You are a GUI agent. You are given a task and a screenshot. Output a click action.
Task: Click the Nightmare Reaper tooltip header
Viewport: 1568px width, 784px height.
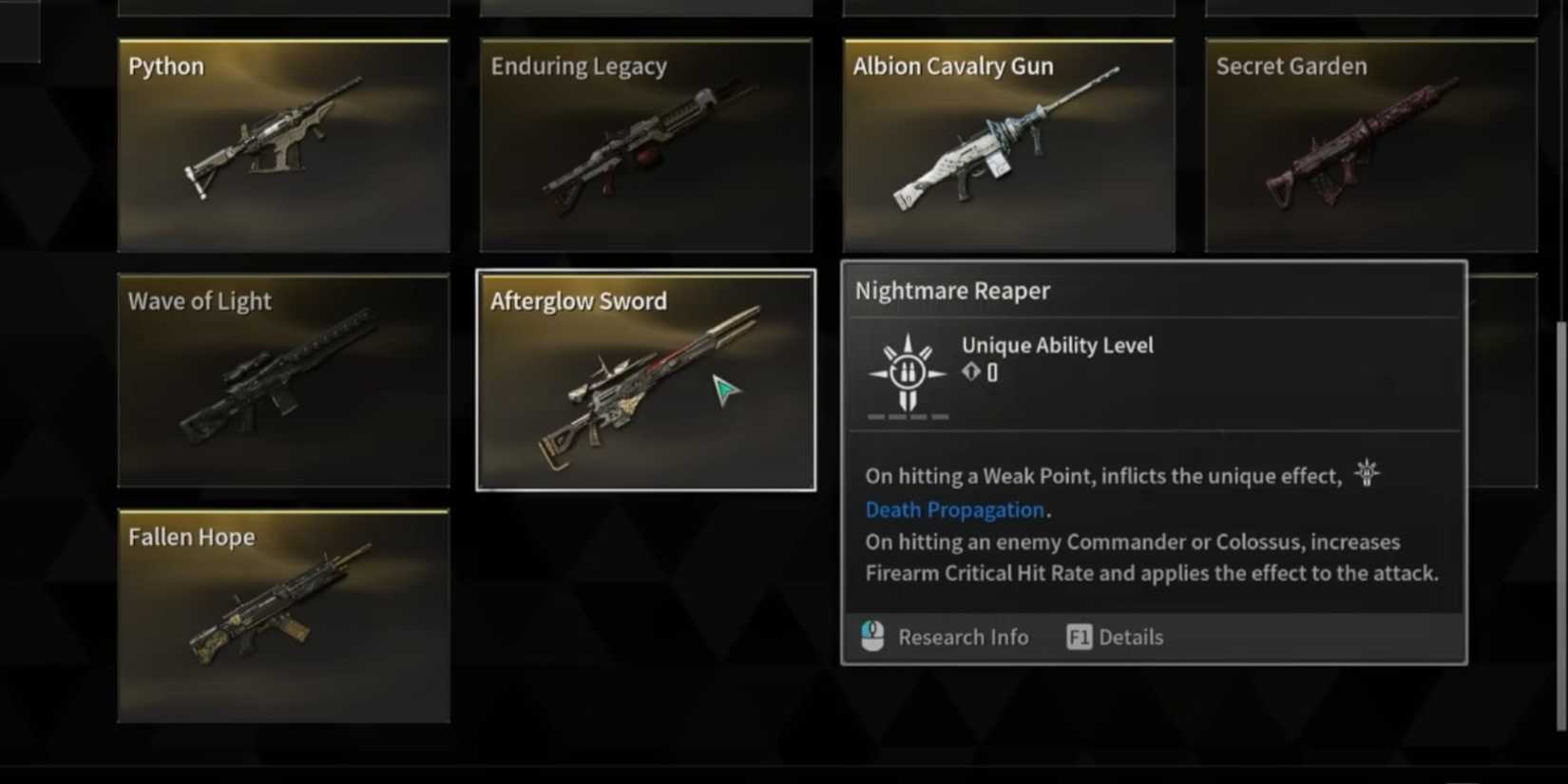[951, 291]
